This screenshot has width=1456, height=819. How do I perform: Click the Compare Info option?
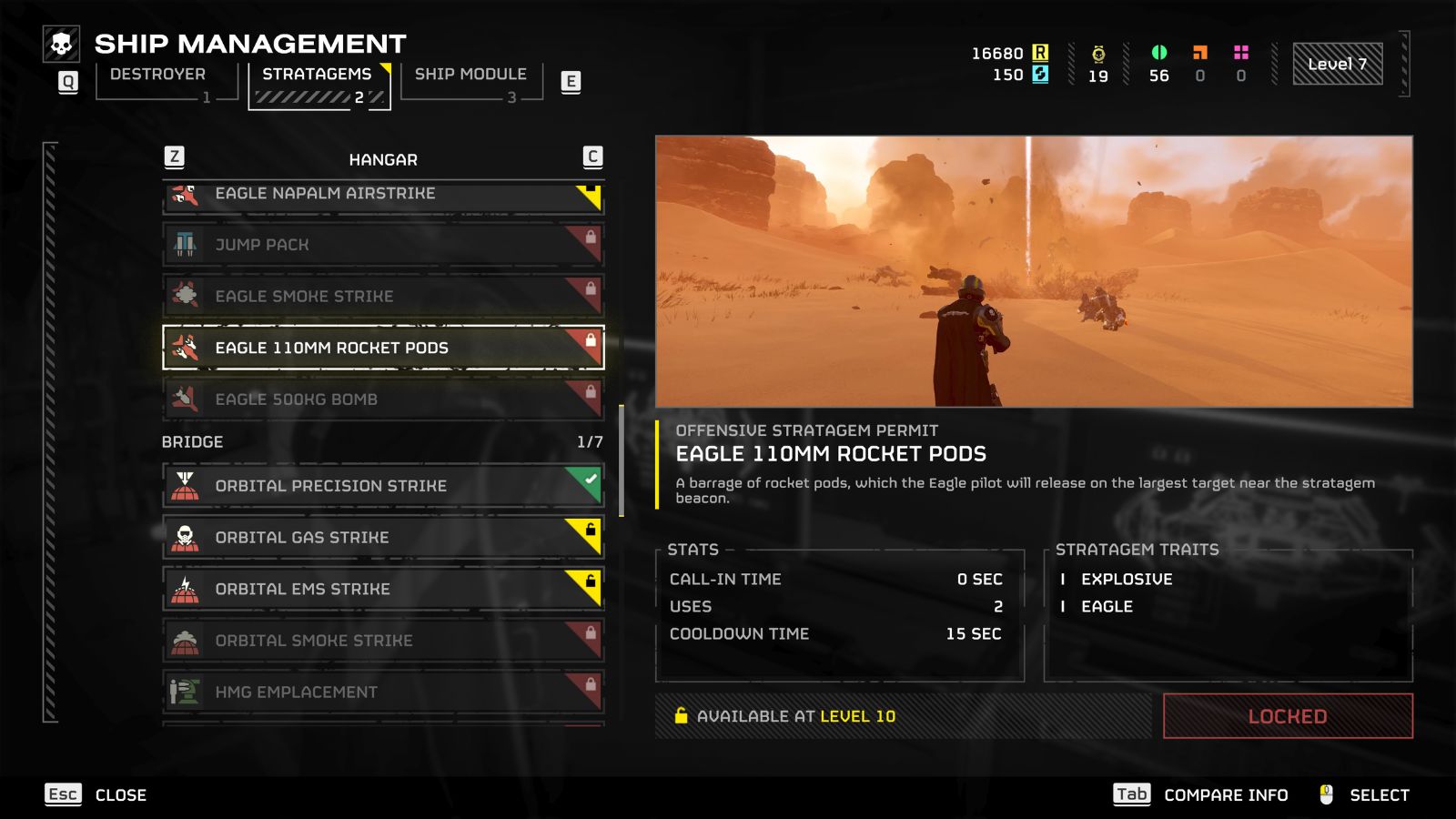click(x=1225, y=795)
